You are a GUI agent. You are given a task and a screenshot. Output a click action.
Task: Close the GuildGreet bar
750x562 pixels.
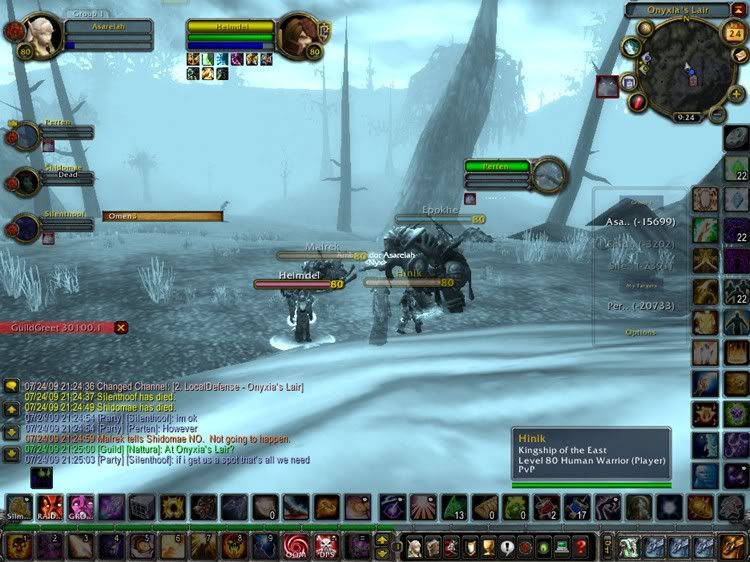[121, 327]
